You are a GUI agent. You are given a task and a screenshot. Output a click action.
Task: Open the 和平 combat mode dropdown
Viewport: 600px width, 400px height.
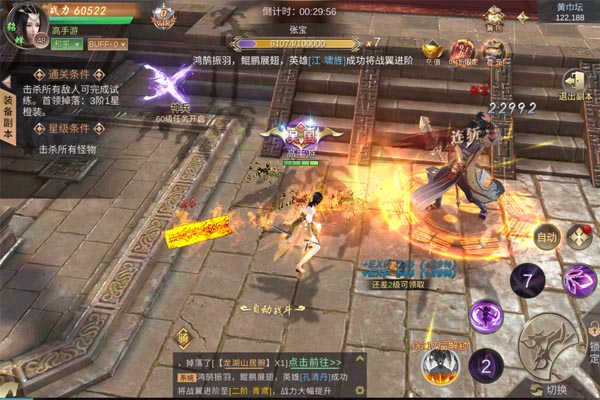click(66, 44)
